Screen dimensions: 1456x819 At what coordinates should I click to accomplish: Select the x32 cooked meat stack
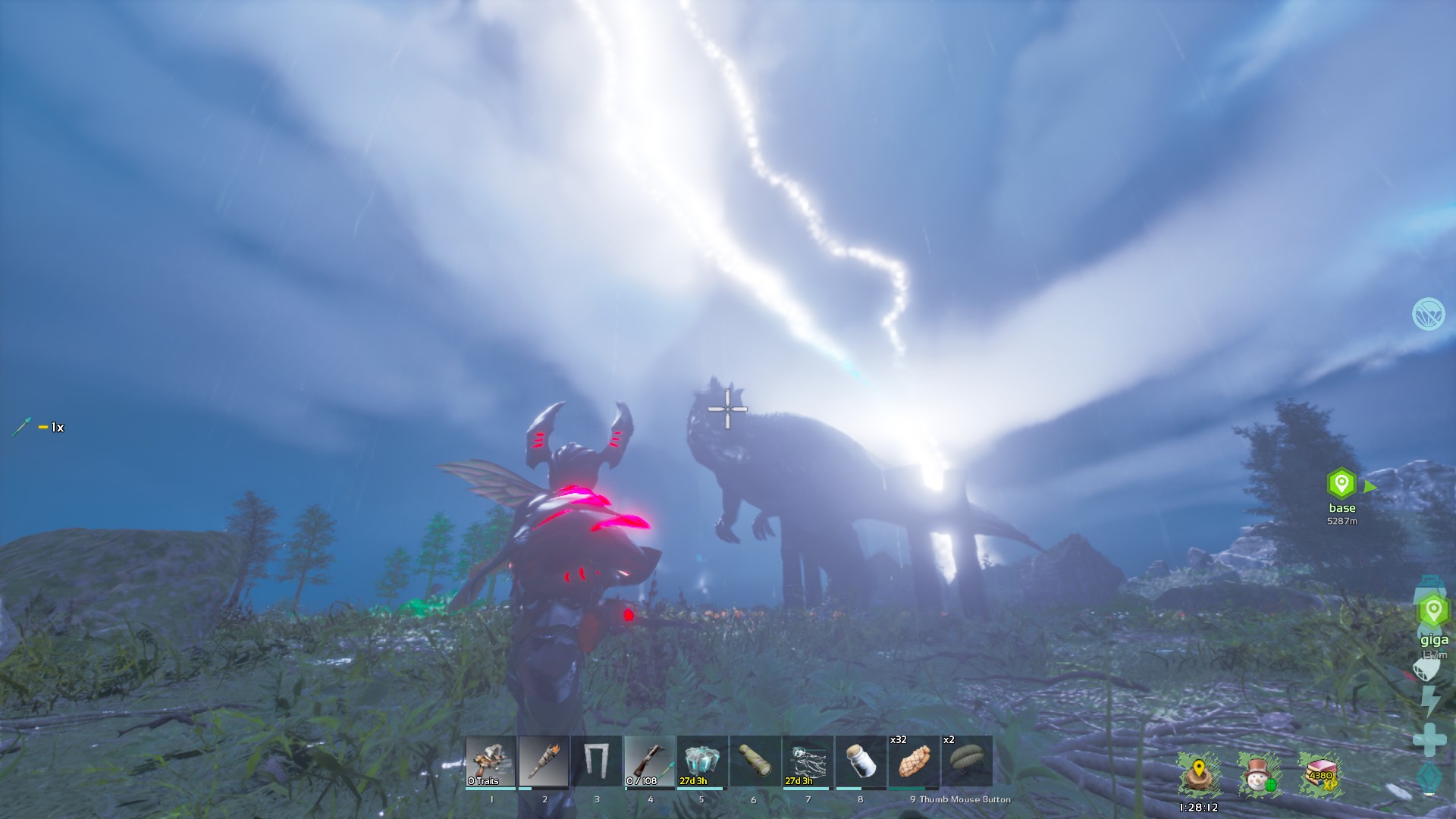point(913,761)
